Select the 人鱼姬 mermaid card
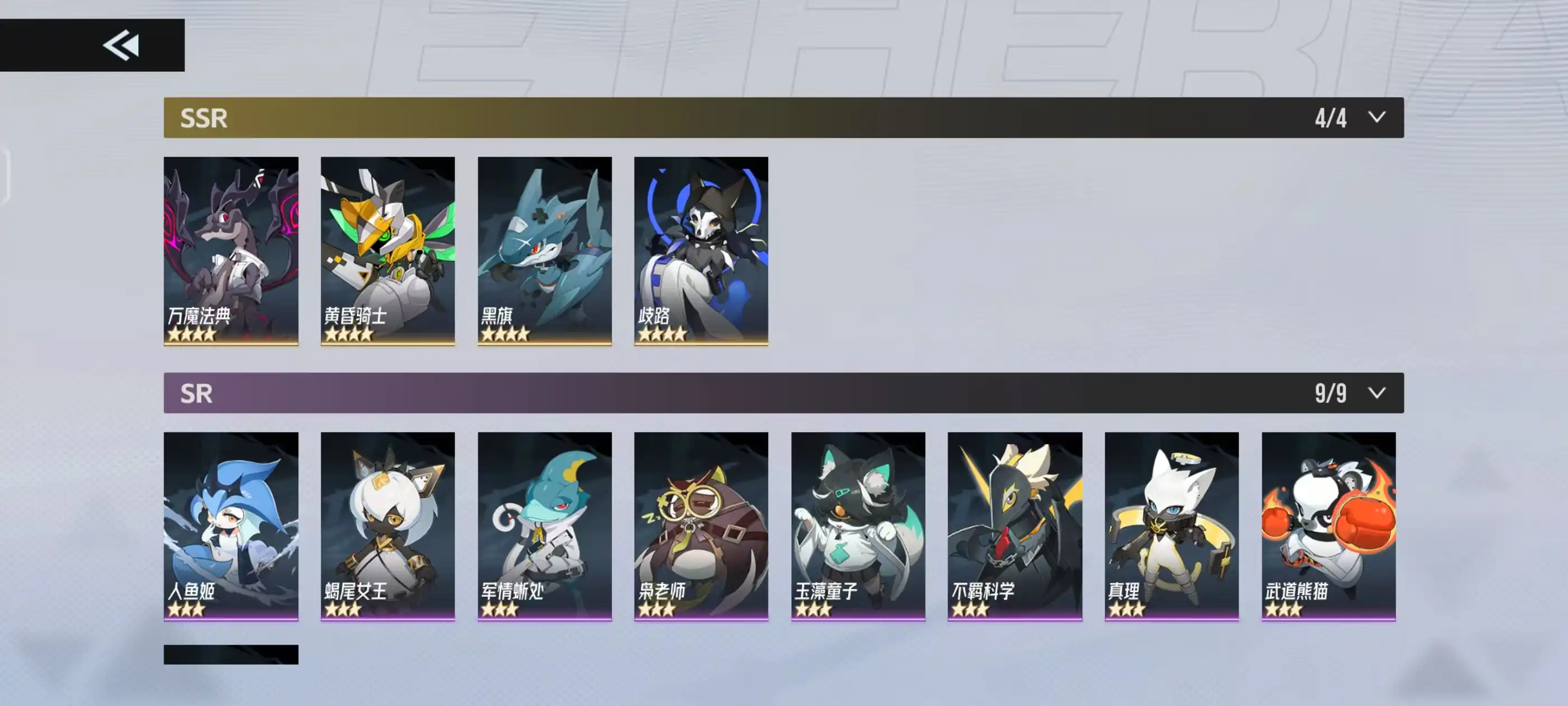1568x706 pixels. coord(231,526)
